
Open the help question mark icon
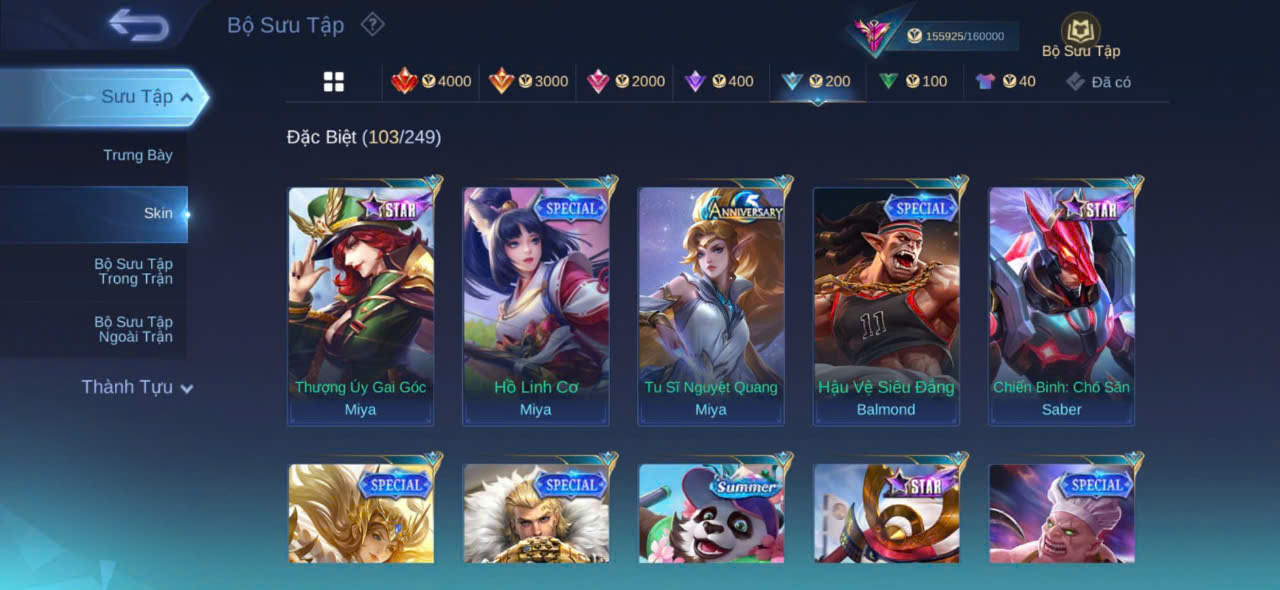[x=372, y=24]
